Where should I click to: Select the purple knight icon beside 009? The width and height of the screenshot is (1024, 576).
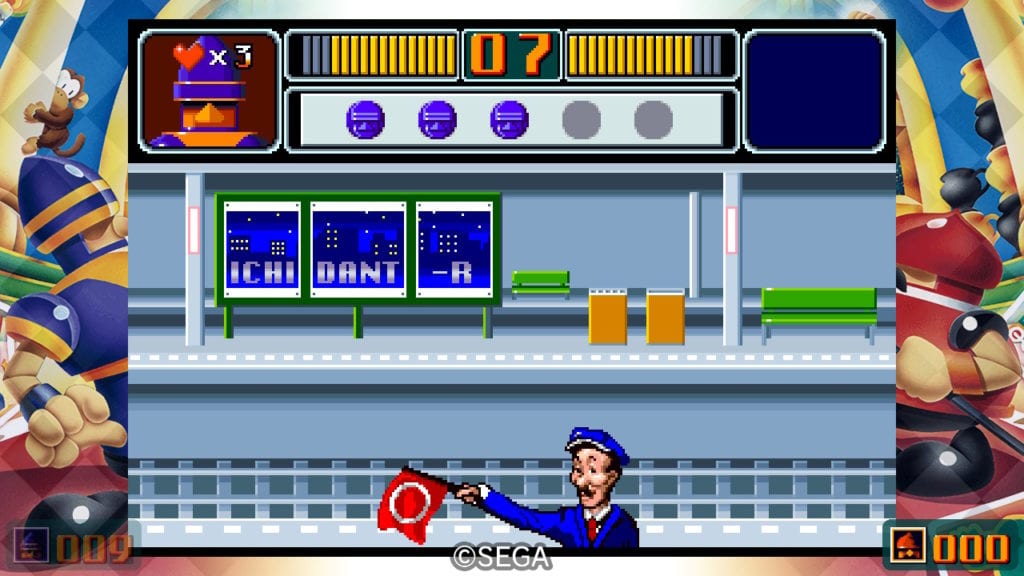31,547
